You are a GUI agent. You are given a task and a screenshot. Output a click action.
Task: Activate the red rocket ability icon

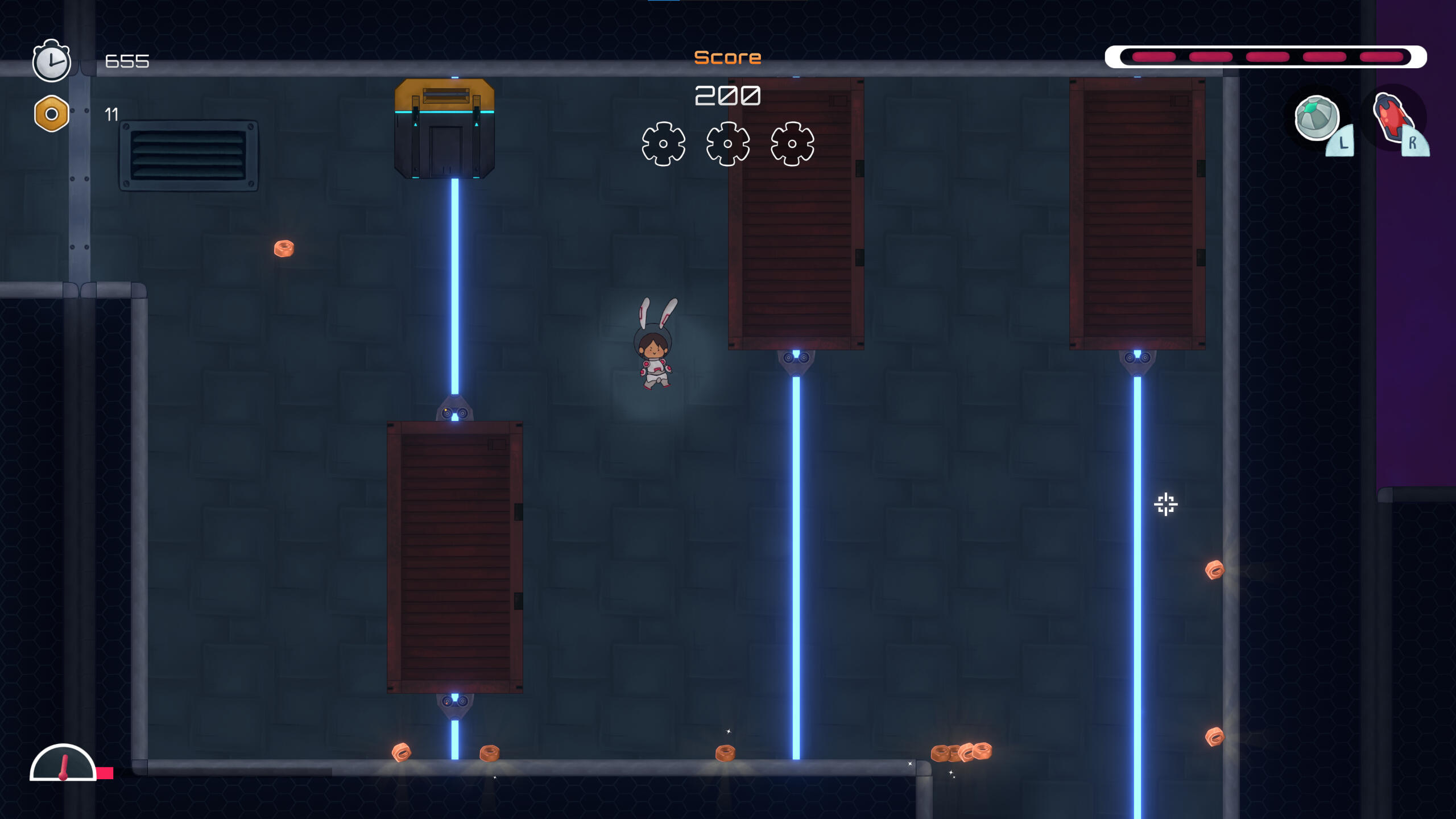point(1391,118)
